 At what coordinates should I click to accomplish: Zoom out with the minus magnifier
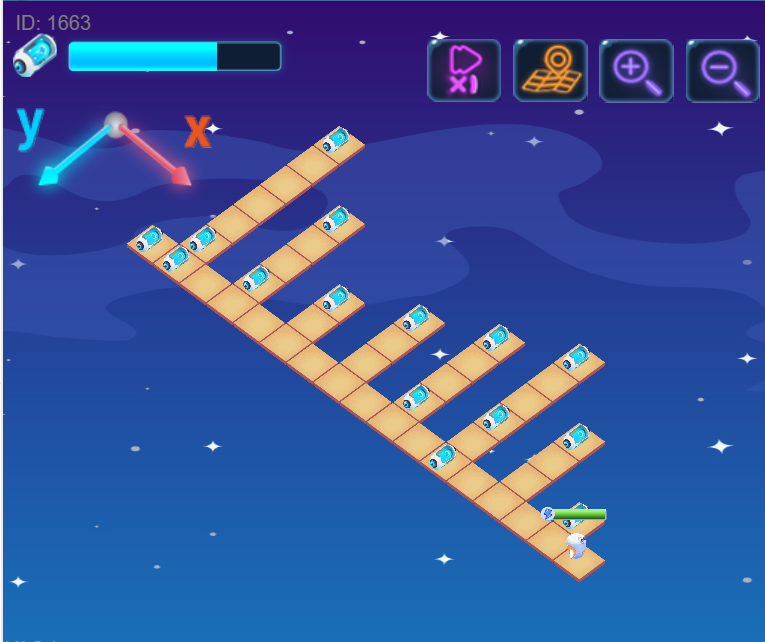click(722, 70)
